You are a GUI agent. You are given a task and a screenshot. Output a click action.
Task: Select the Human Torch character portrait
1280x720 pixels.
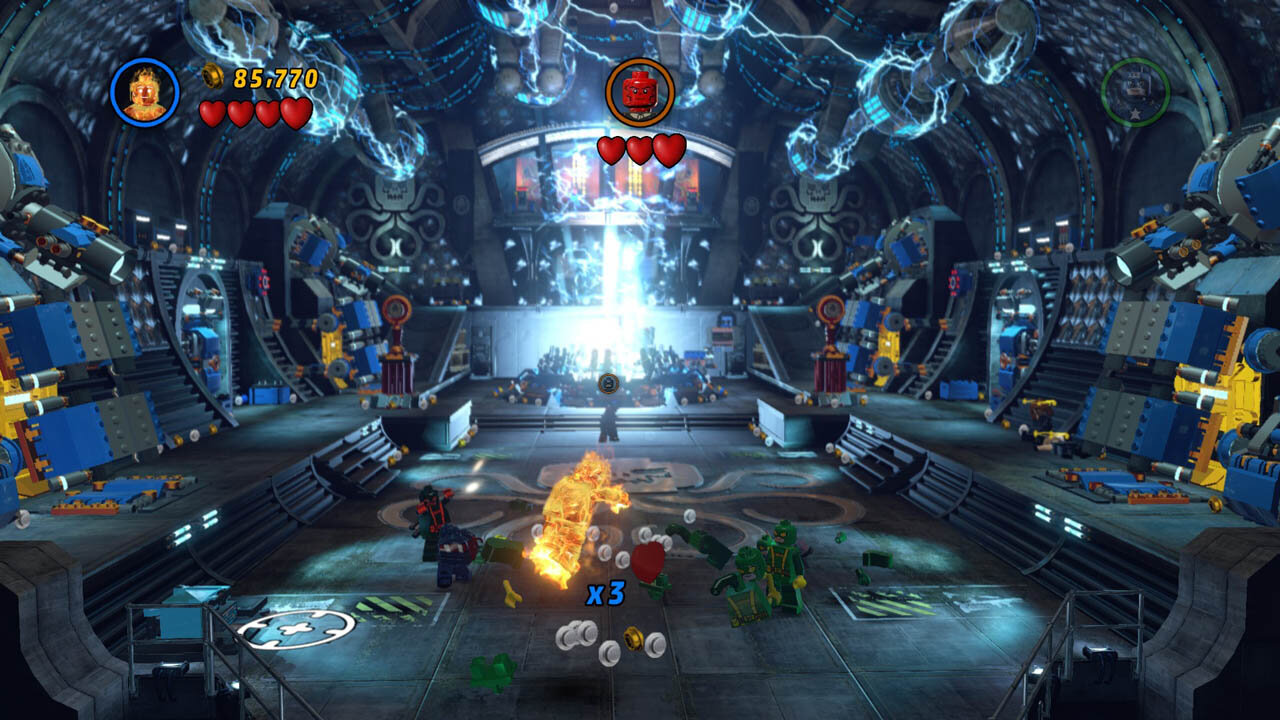coord(145,92)
